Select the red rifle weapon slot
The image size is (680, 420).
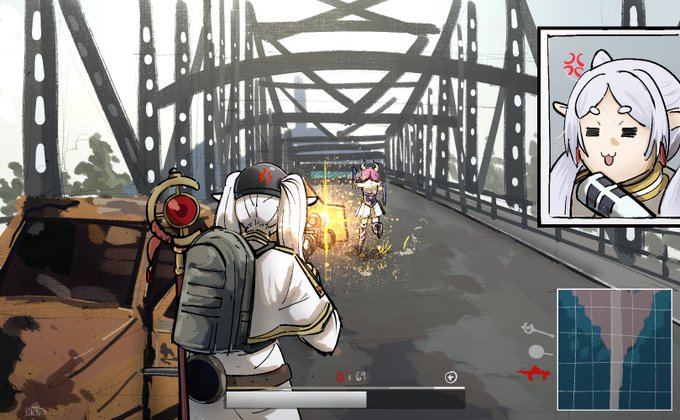pos(535,373)
